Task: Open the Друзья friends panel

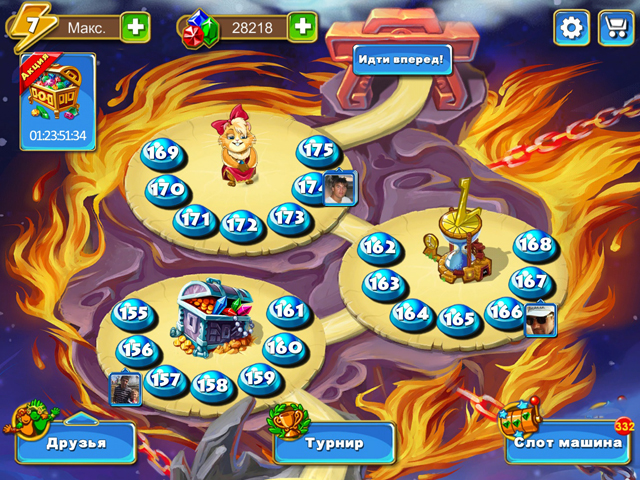Action: pyautogui.click(x=75, y=442)
